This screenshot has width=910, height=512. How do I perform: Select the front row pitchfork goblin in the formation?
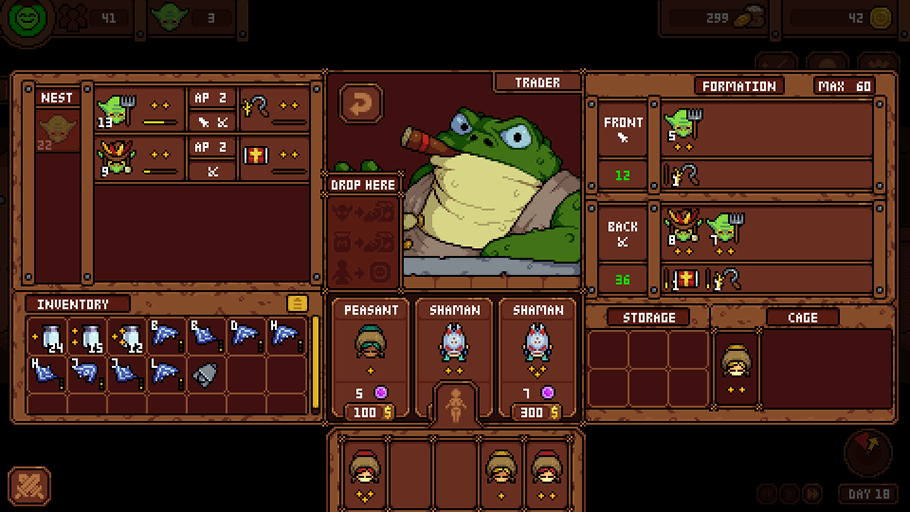pyautogui.click(x=683, y=127)
